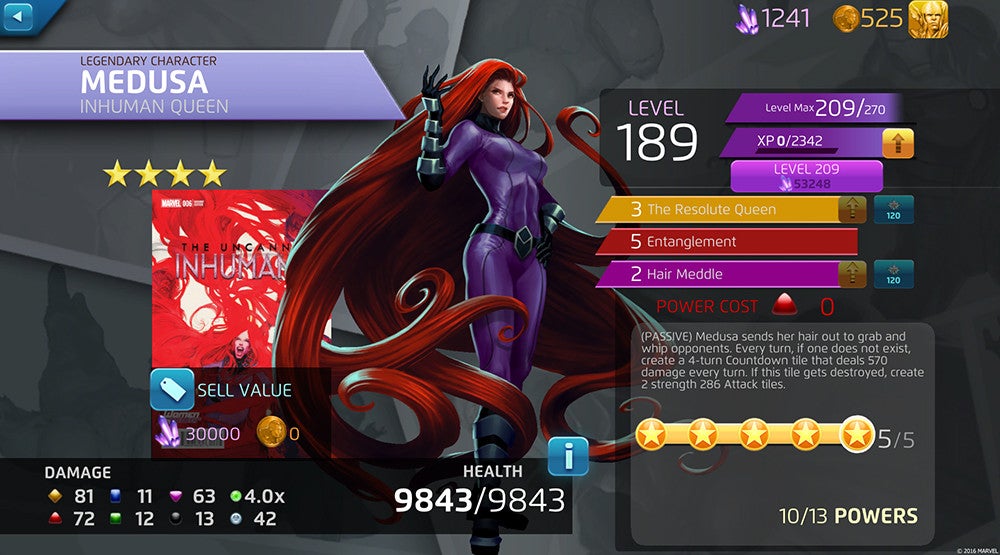Open the blue info button
Image resolution: width=1000 pixels, height=555 pixels.
568,457
